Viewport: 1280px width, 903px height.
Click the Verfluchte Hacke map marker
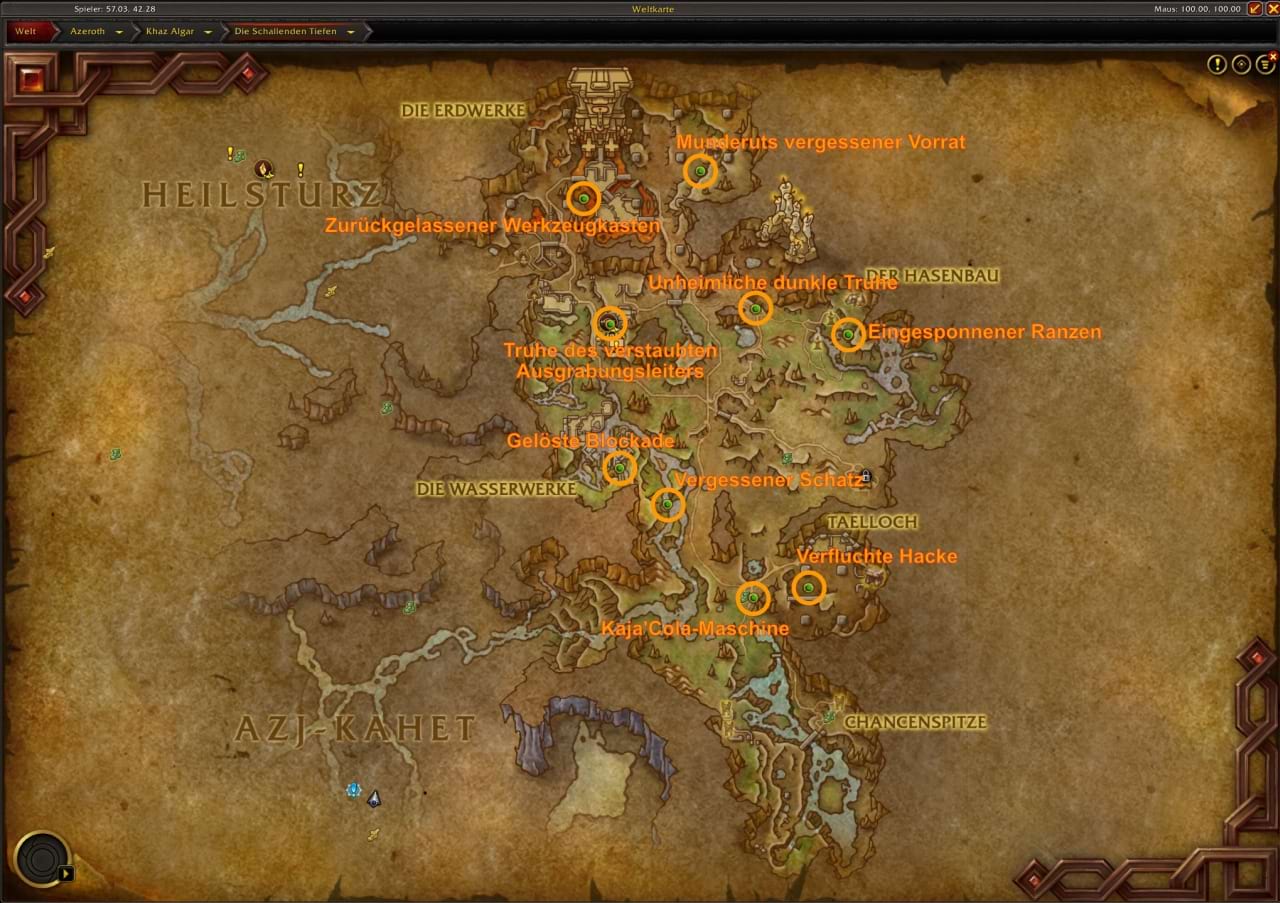(x=808, y=587)
